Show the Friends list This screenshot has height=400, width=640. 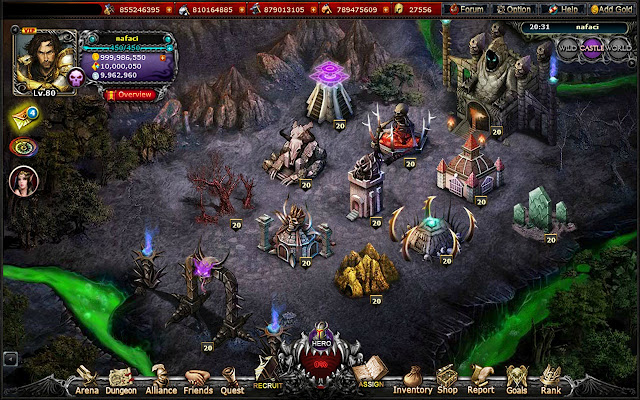[199, 383]
